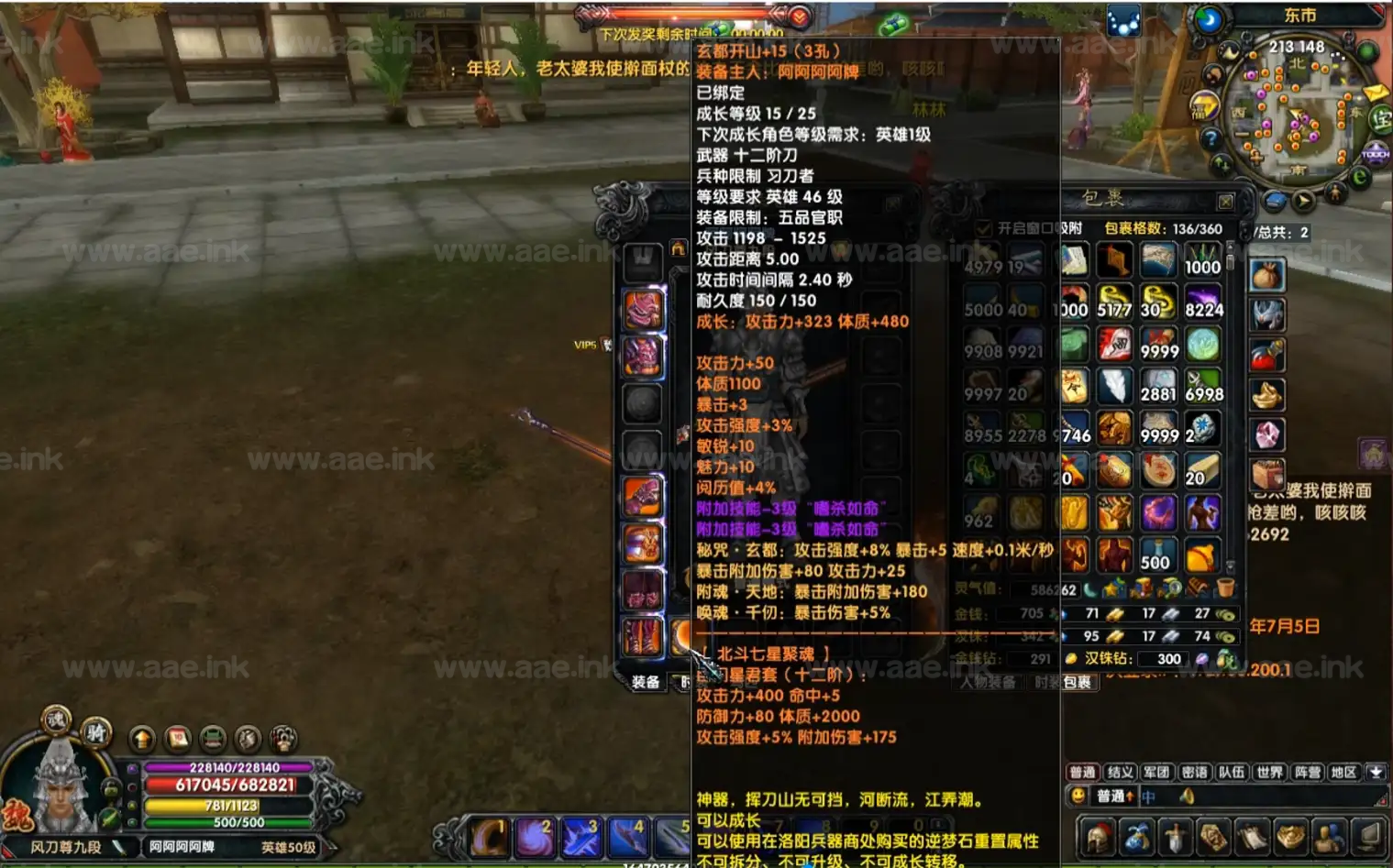Open the mail envelope icon
The image size is (1393, 868).
[1375, 93]
